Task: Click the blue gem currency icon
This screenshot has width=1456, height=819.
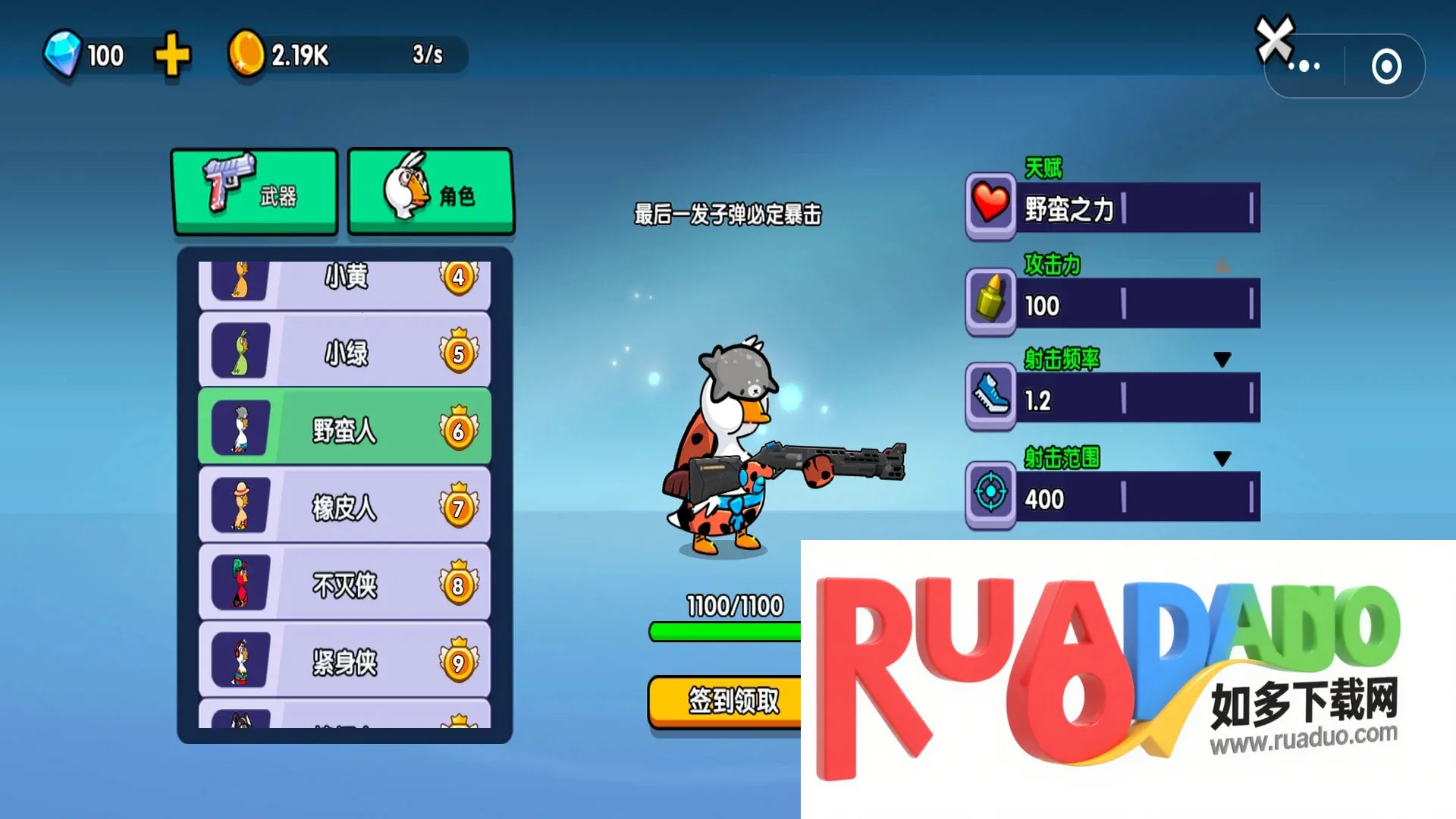Action: tap(64, 53)
